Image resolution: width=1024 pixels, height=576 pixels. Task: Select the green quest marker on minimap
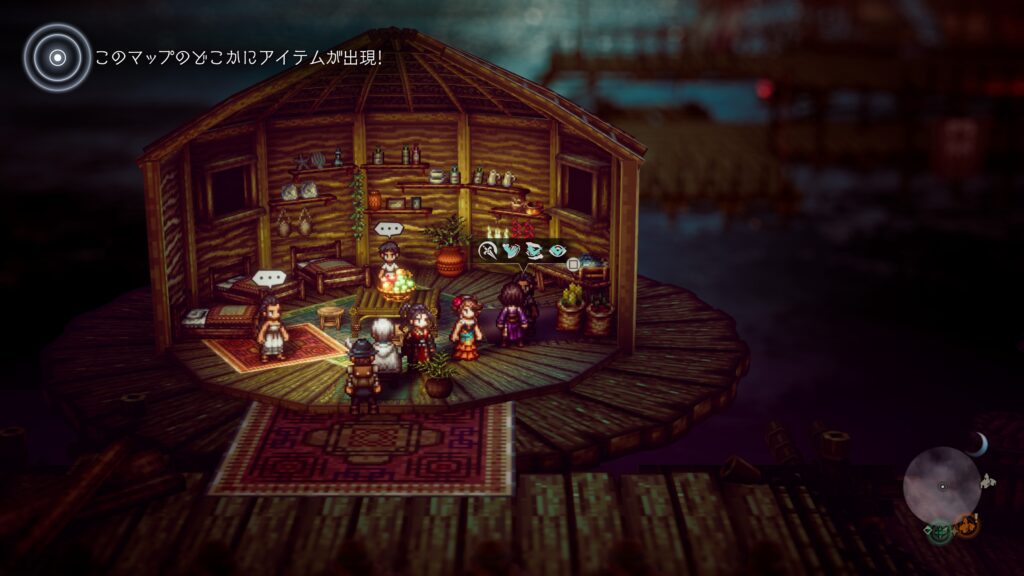[x=939, y=530]
